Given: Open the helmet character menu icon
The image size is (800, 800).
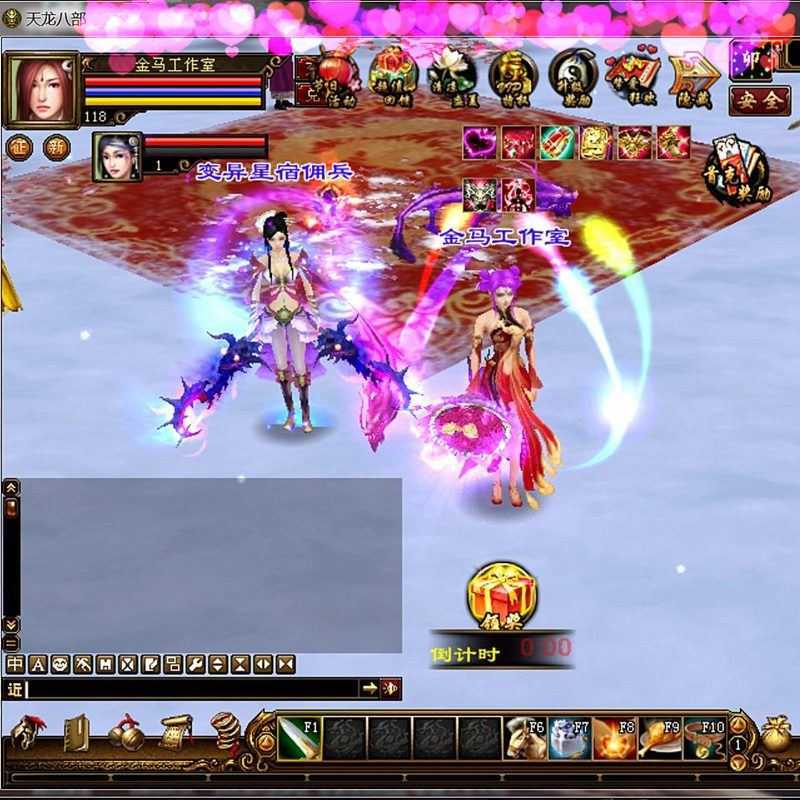Looking at the screenshot, I should point(28,734).
